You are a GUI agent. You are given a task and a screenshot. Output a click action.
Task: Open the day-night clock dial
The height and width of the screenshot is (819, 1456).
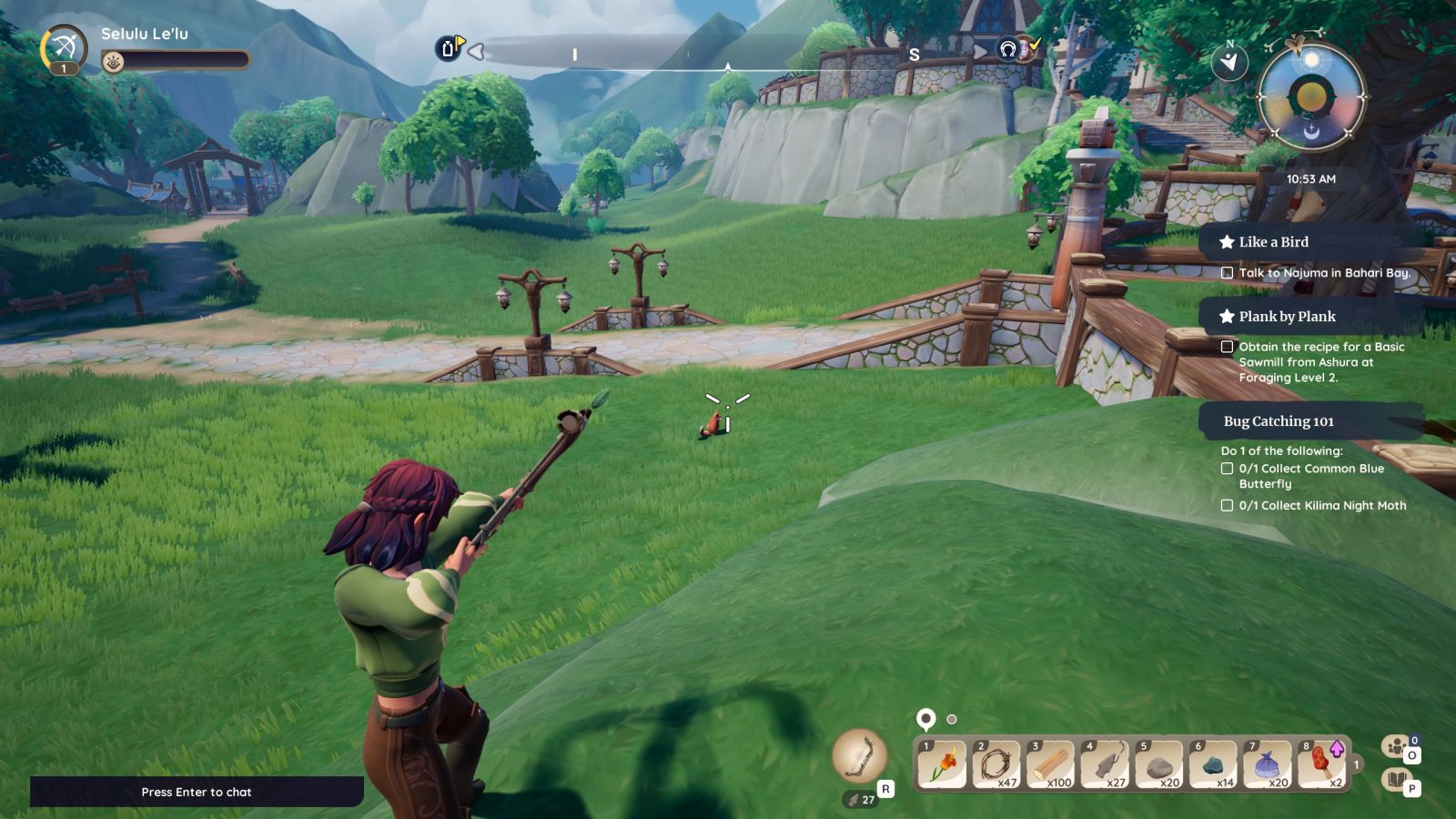1311,96
